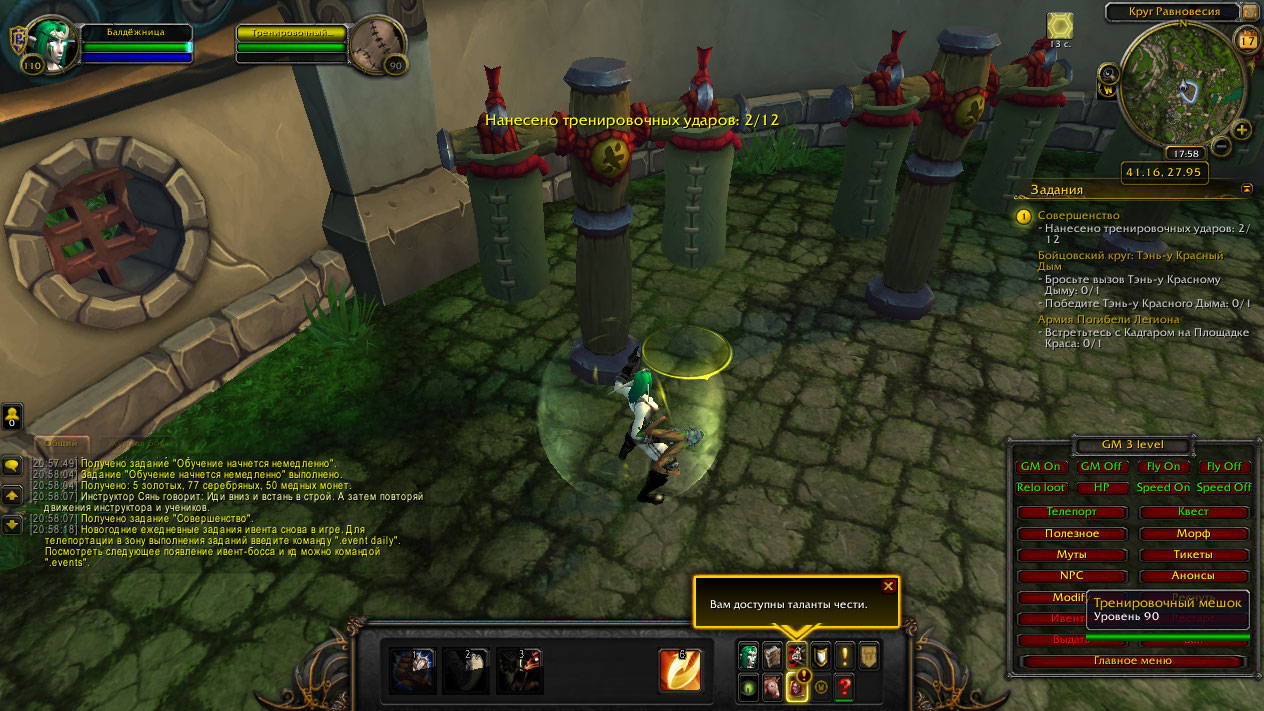Enable Speed On in the GM panel
Viewport: 1264px width, 711px height.
[1163, 487]
